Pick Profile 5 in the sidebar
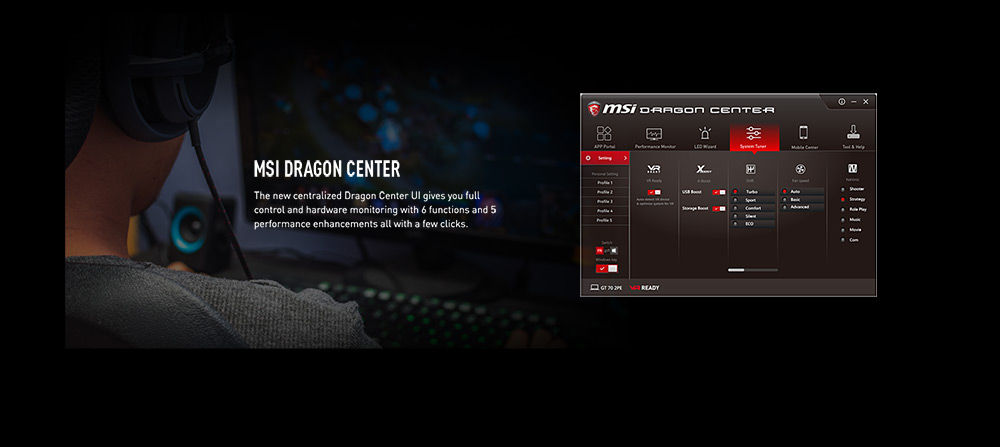This screenshot has width=1000, height=447. point(604,220)
